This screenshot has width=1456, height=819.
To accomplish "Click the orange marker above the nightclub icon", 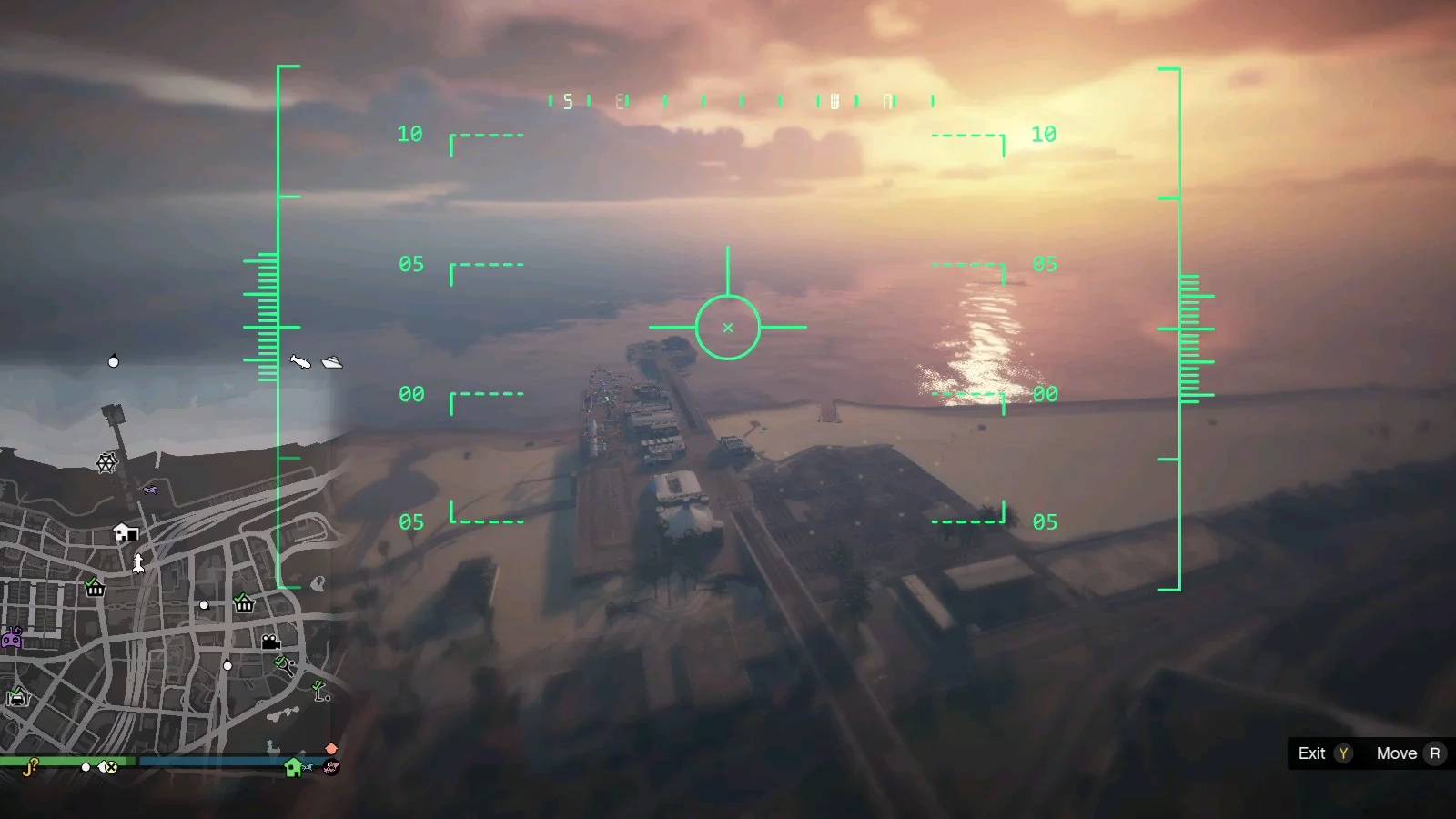I will coord(330,748).
